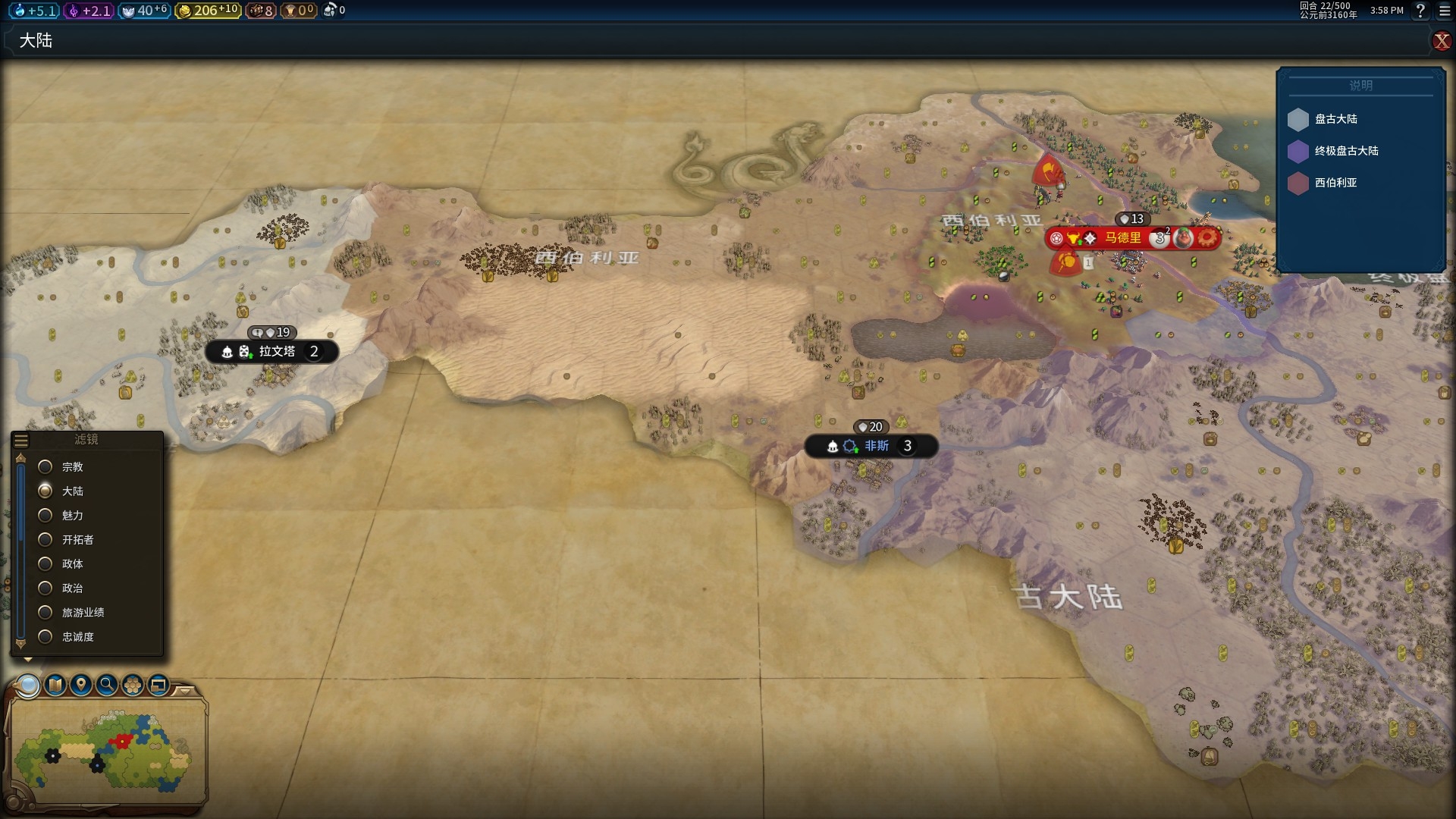Viewport: 1456px width, 819px height.
Task: Switch to the 魅力 appeal lens
Action: click(45, 516)
